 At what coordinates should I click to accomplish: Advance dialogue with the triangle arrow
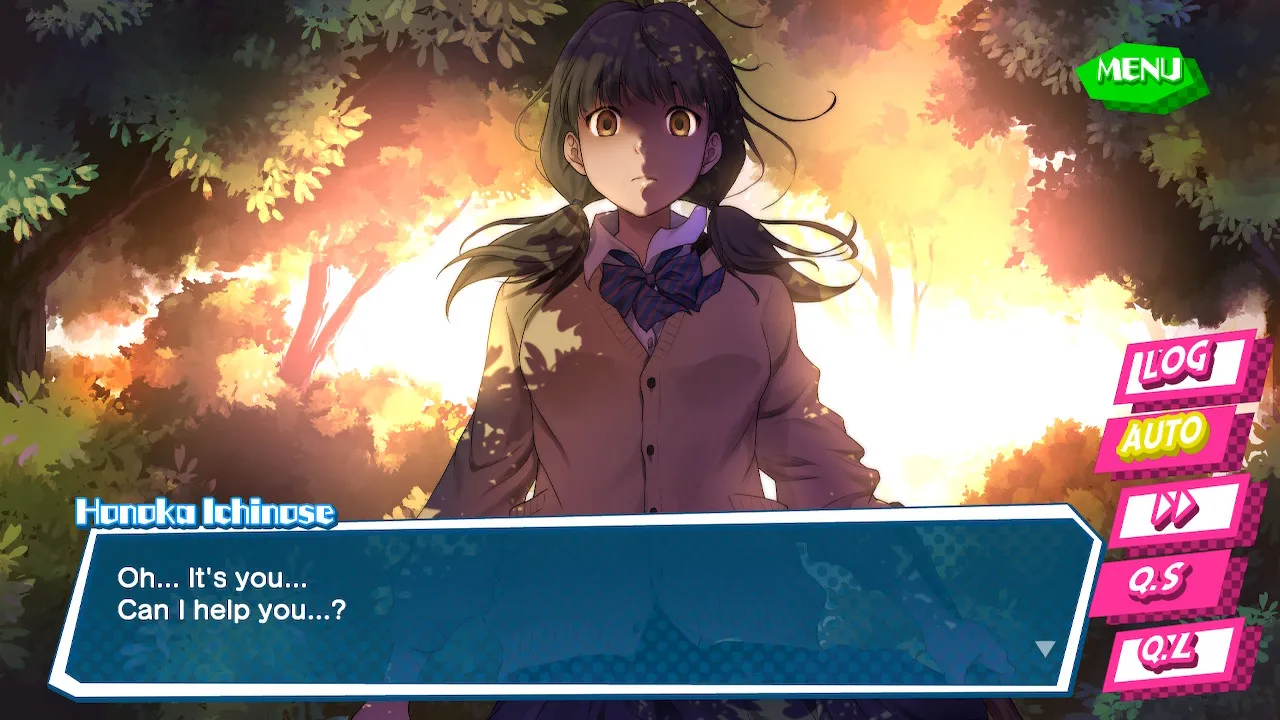coord(1045,649)
